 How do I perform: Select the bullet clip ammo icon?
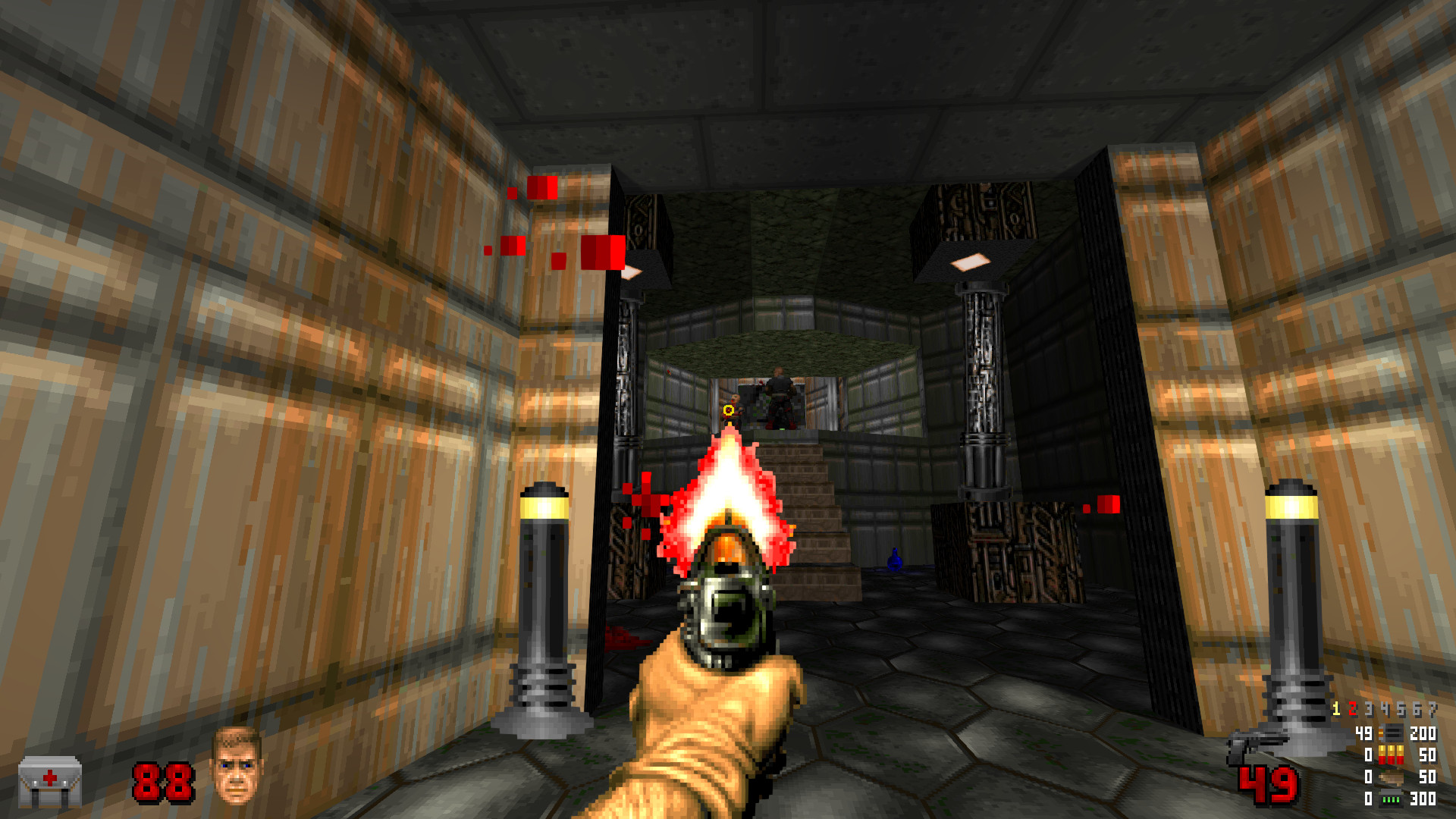coord(1390,734)
